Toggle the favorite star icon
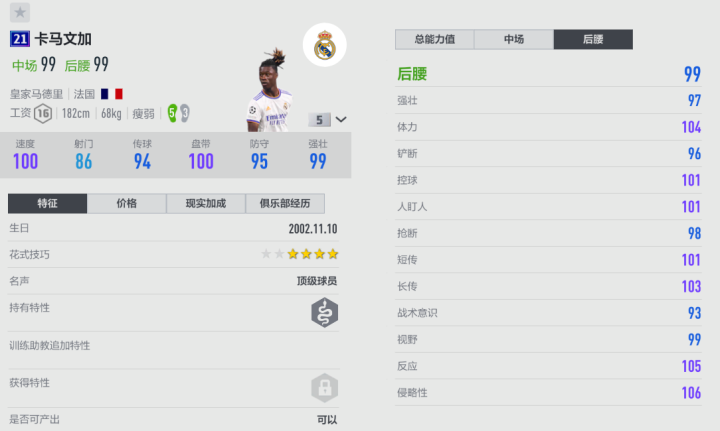This screenshot has width=720, height=431. coord(21,13)
